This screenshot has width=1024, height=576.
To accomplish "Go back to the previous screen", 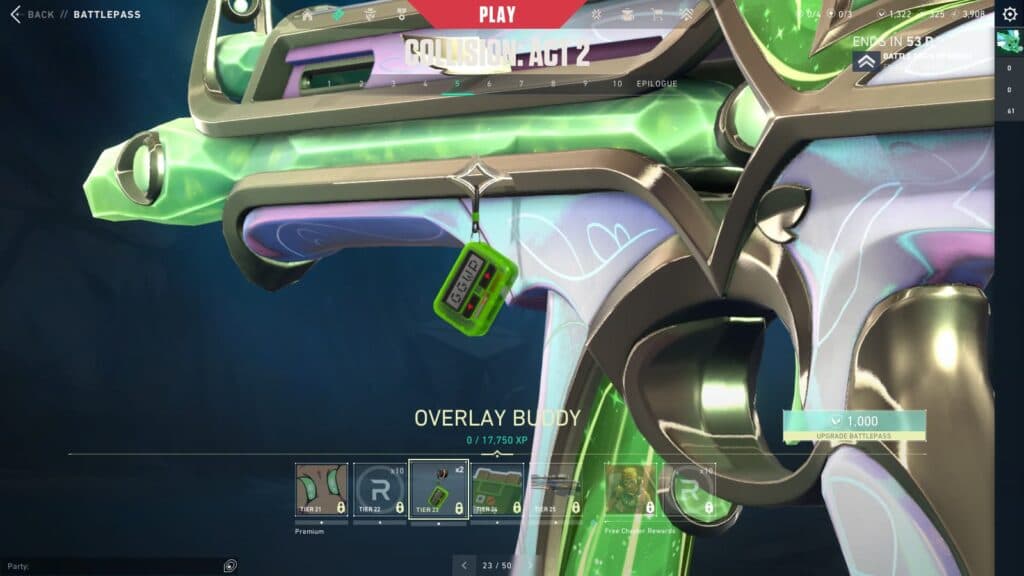I will [x=32, y=15].
